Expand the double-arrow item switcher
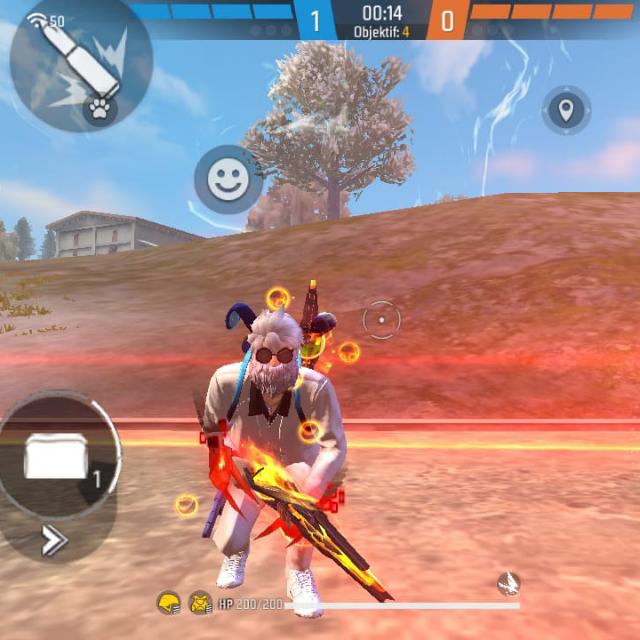The height and width of the screenshot is (640, 640). 53,541
